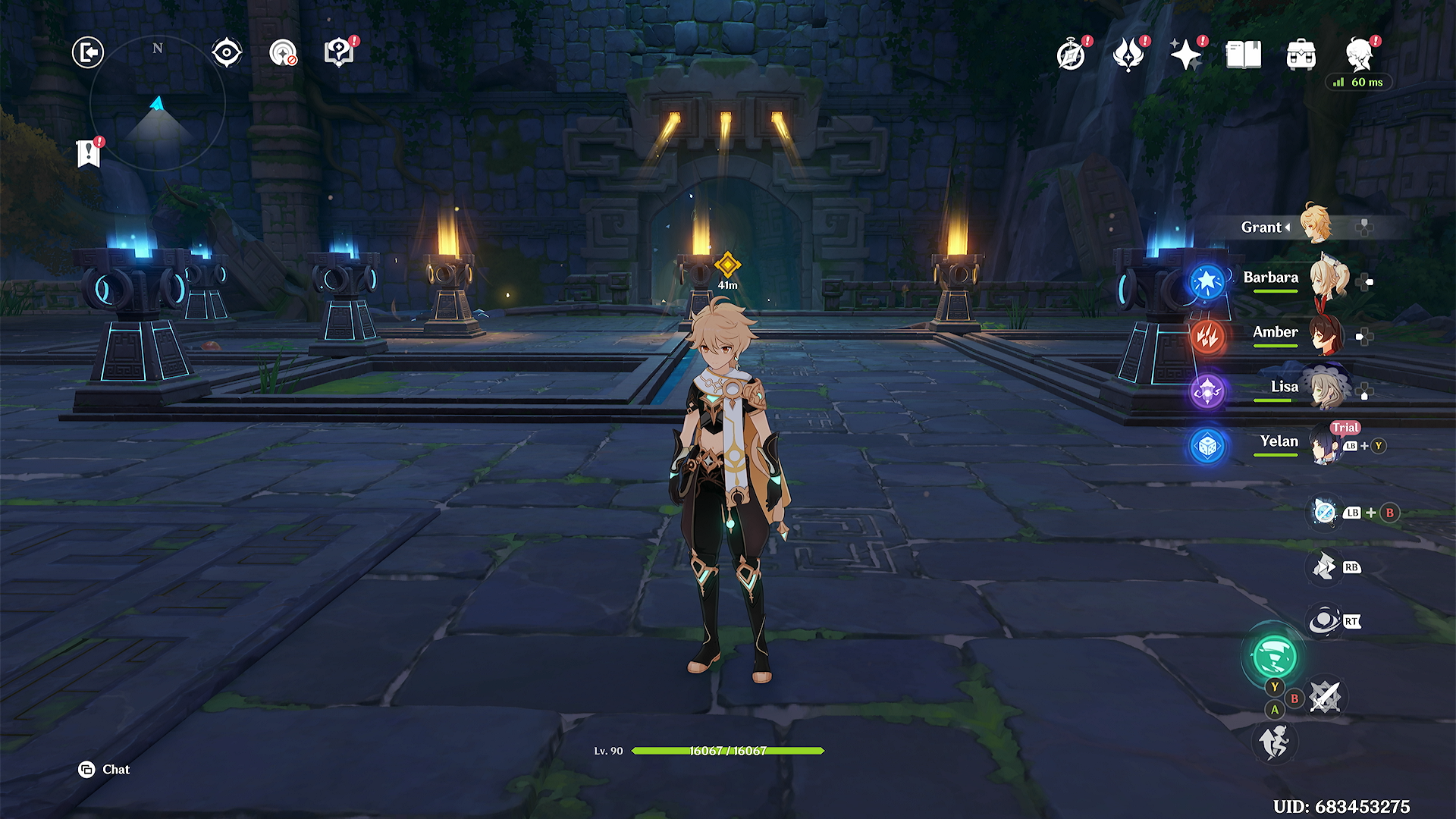Open the winged battle pass icon
Viewport: 1456px width, 819px height.
[x=1128, y=55]
